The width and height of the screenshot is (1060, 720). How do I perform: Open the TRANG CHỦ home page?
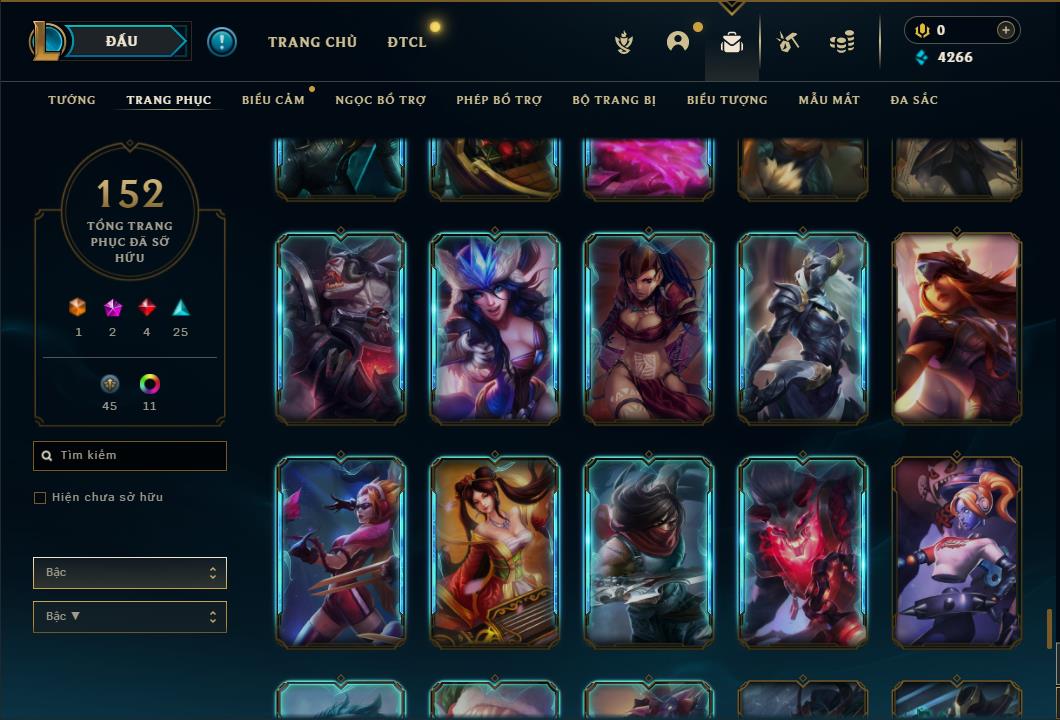coord(312,42)
